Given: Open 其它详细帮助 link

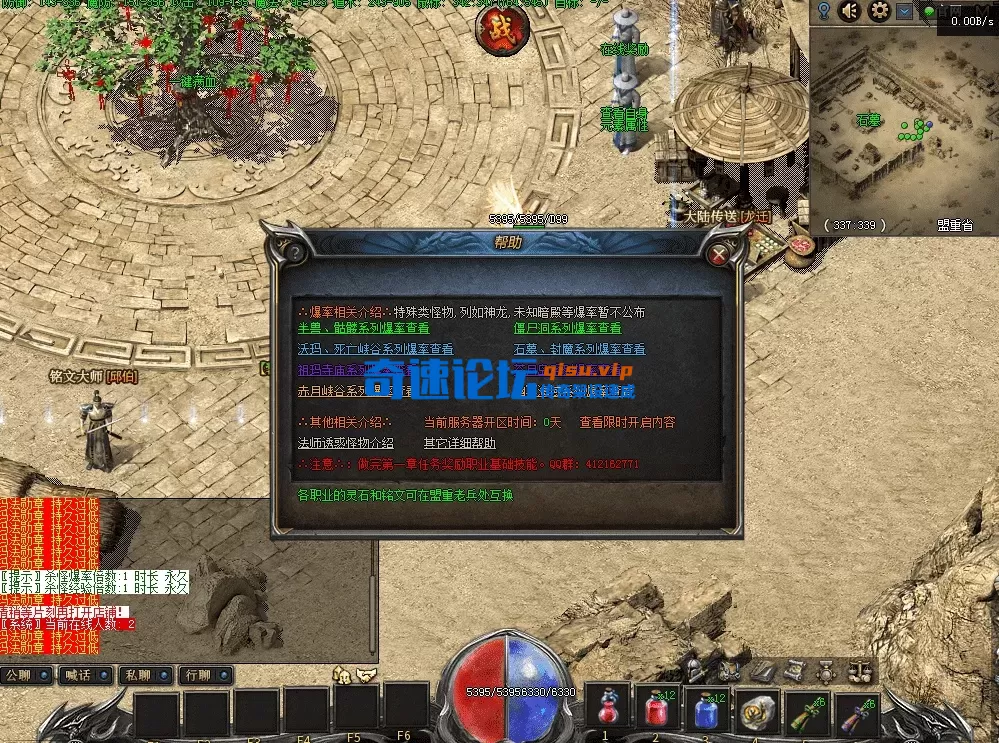Looking at the screenshot, I should tap(459, 443).
